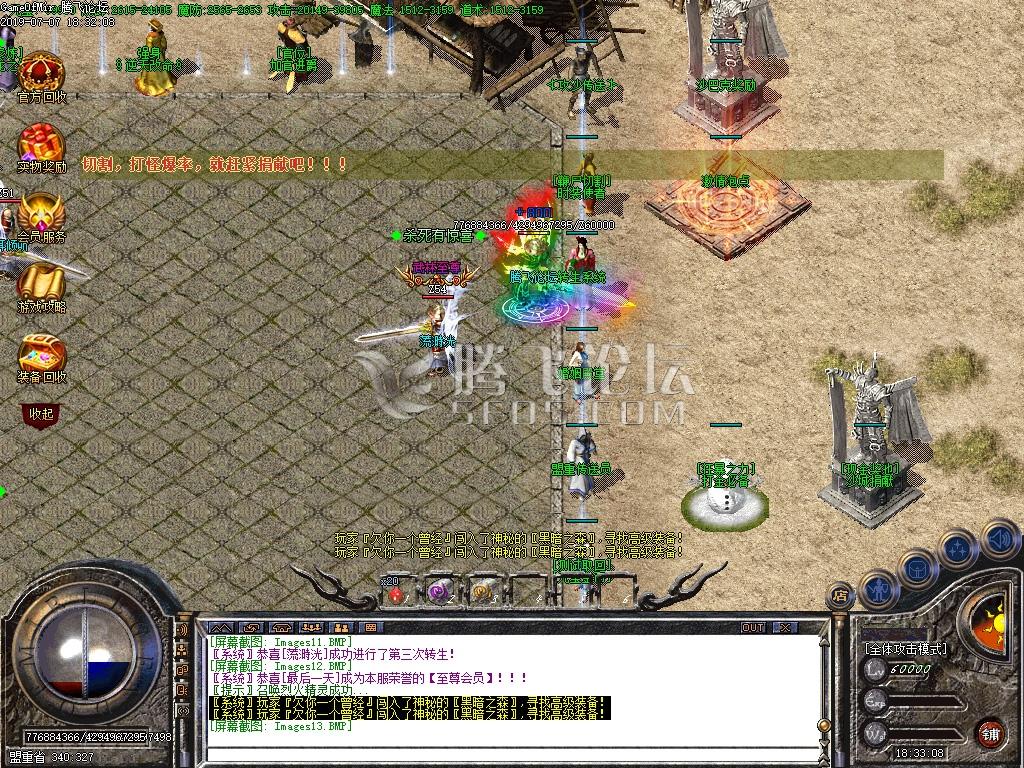Open the 官方回收 crown icon
The image size is (1024, 768).
(x=41, y=73)
